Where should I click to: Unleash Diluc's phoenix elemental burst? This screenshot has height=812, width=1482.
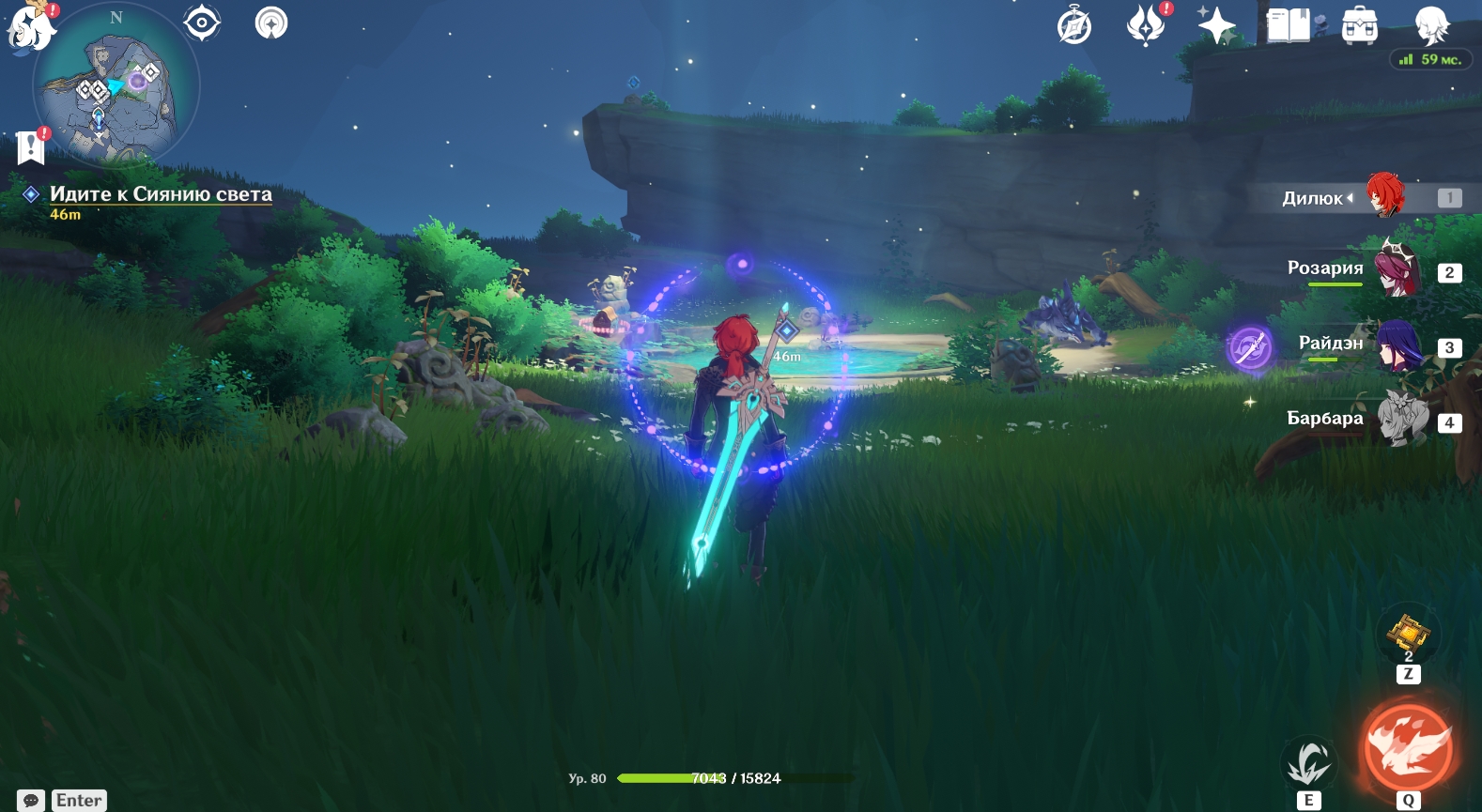1408,748
